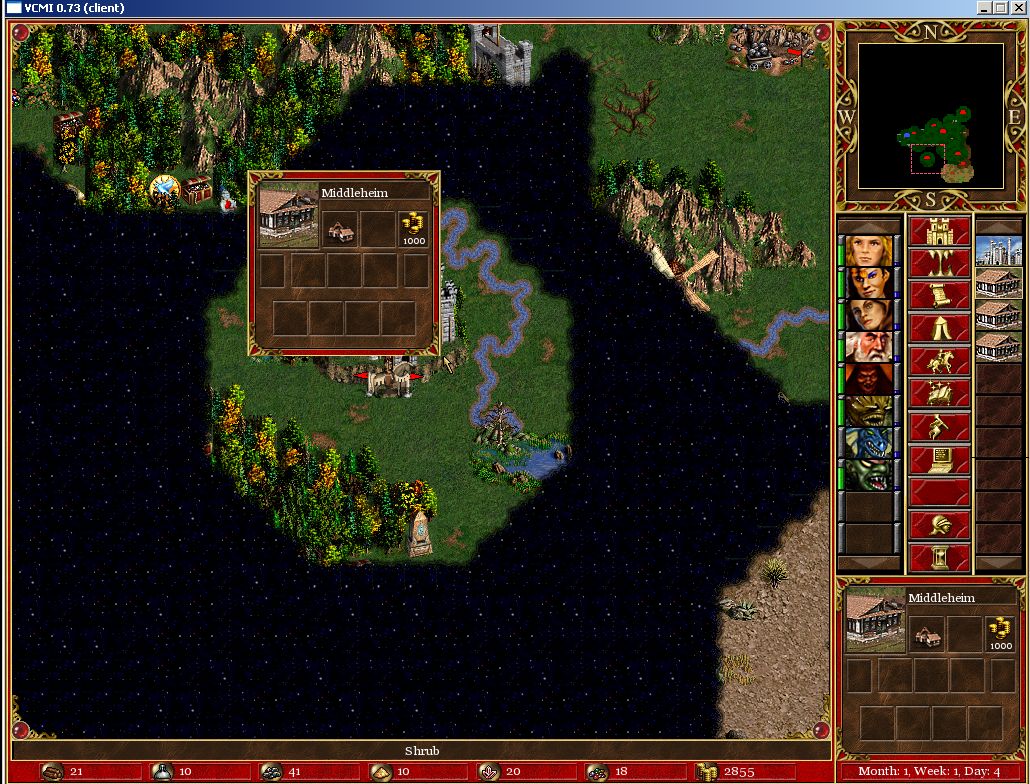Open the quest log scroll button

939,297
